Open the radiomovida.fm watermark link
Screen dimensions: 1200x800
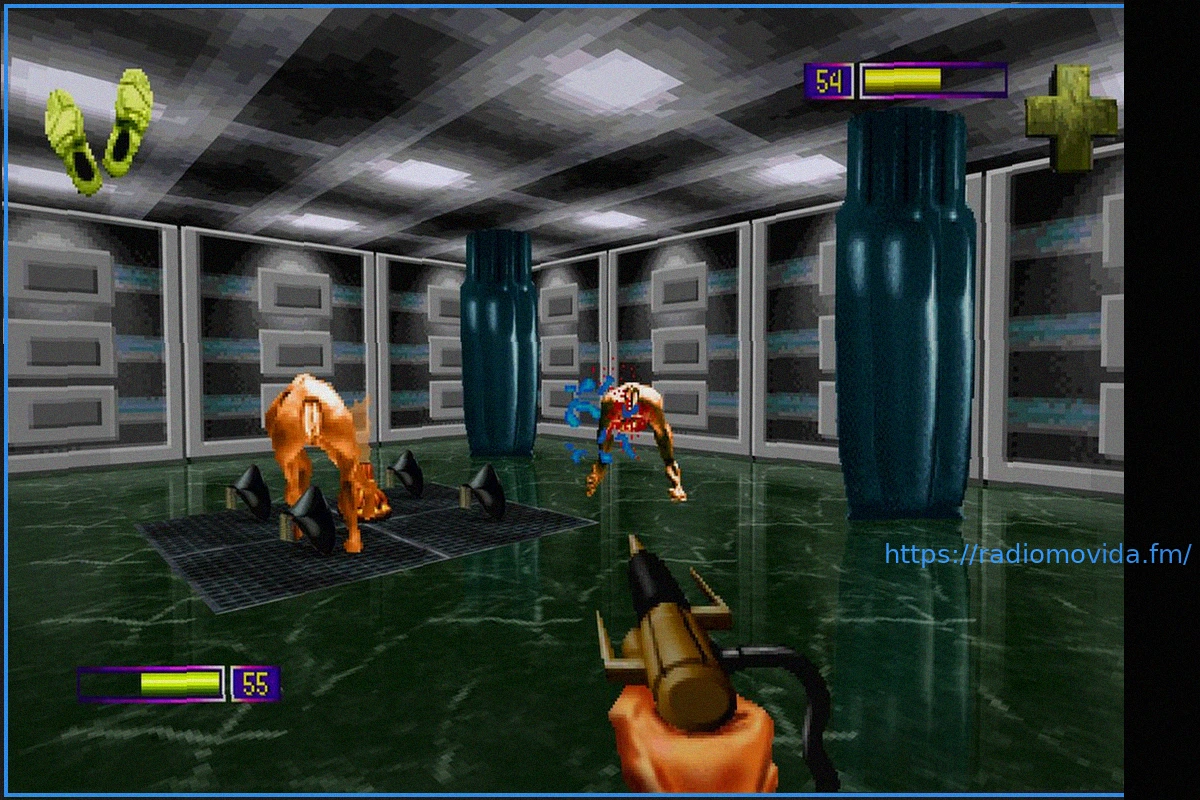click(1037, 555)
